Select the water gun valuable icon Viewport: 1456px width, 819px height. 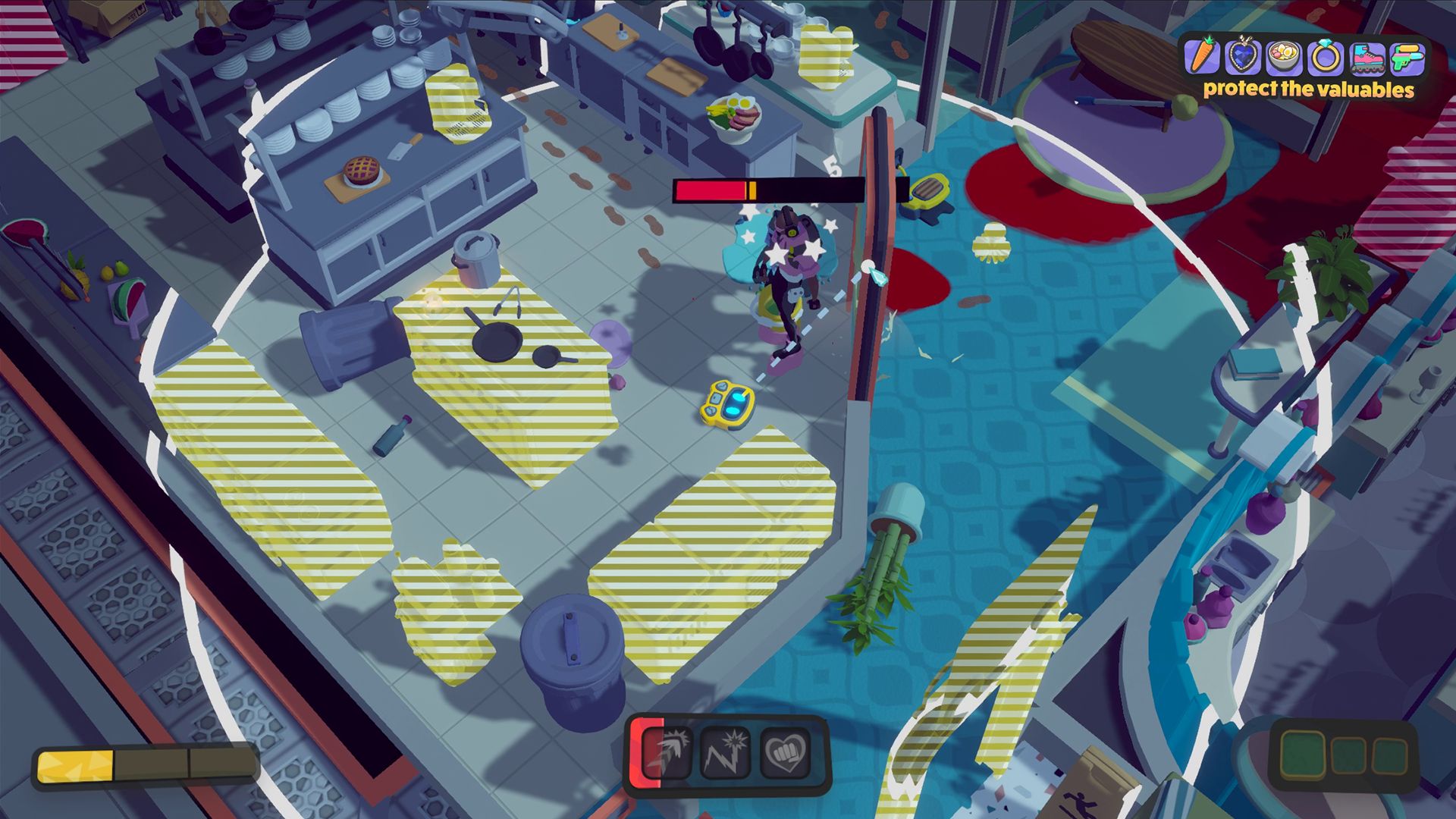tap(1407, 58)
